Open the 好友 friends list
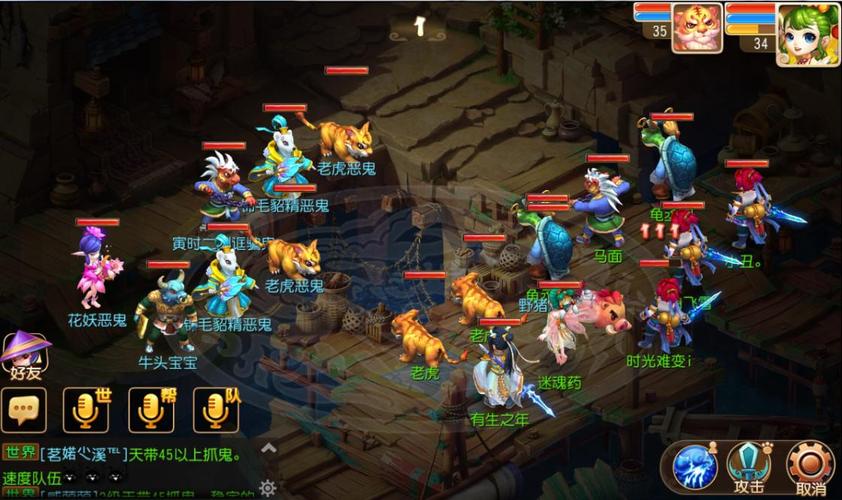 point(25,357)
